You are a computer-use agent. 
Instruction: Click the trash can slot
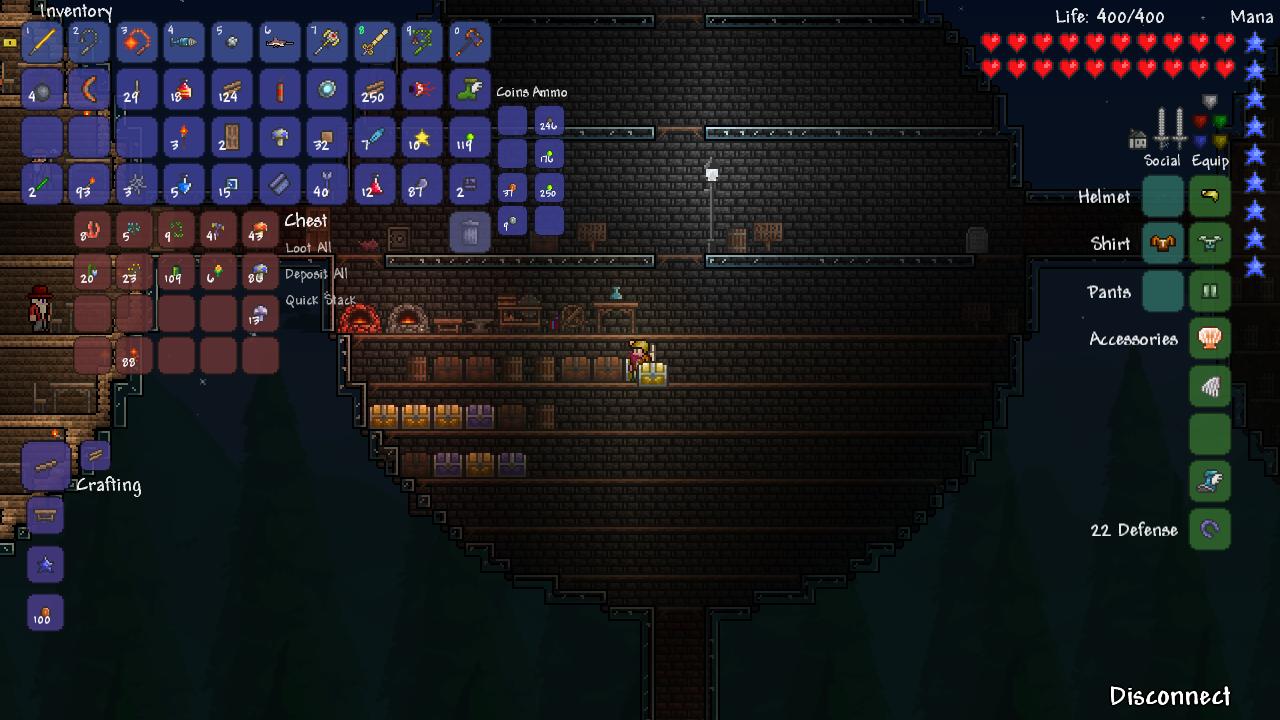[x=470, y=233]
